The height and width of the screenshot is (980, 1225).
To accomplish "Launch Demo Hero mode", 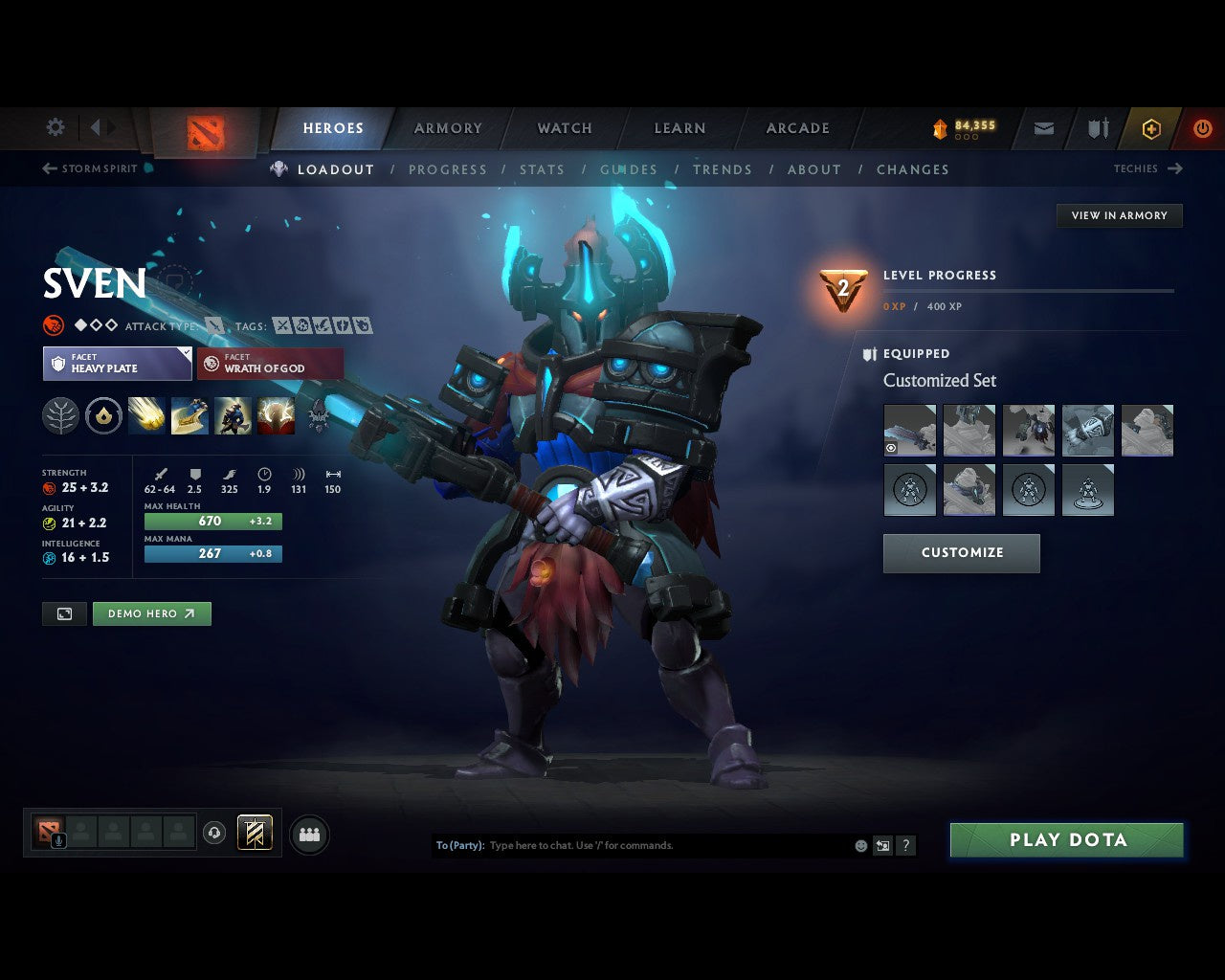I will pos(151,613).
